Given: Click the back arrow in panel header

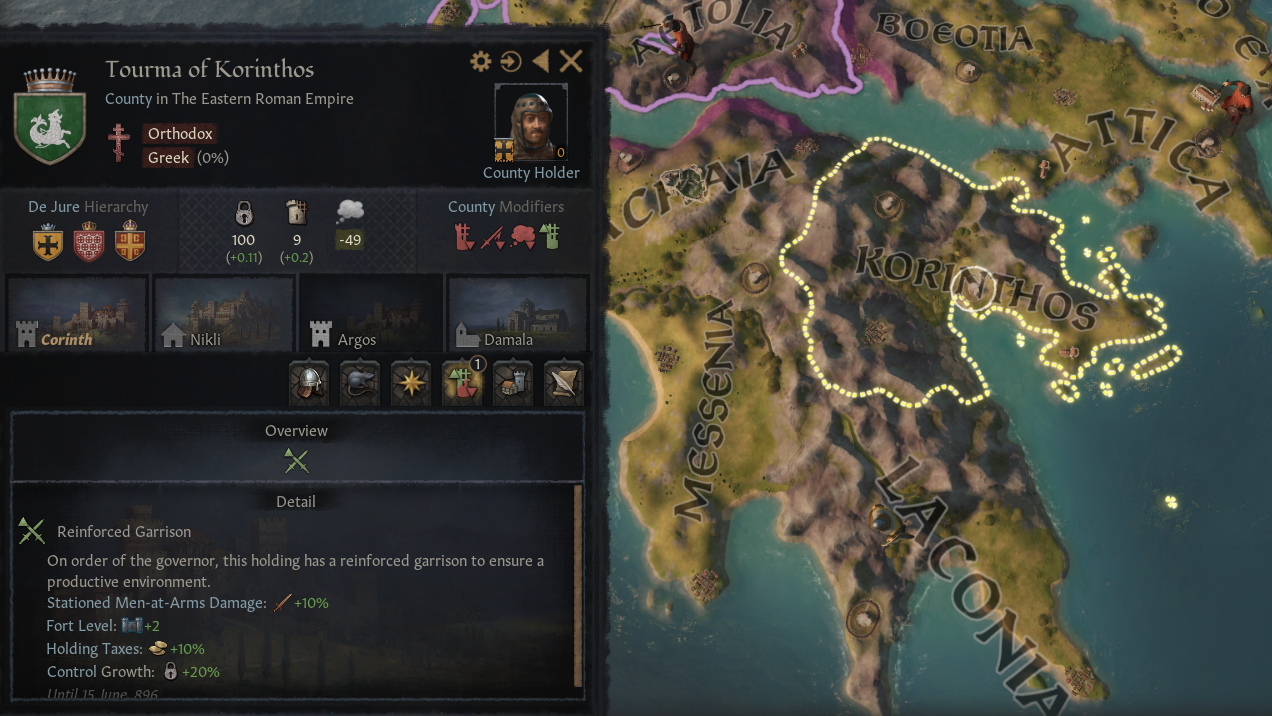Looking at the screenshot, I should coord(541,62).
